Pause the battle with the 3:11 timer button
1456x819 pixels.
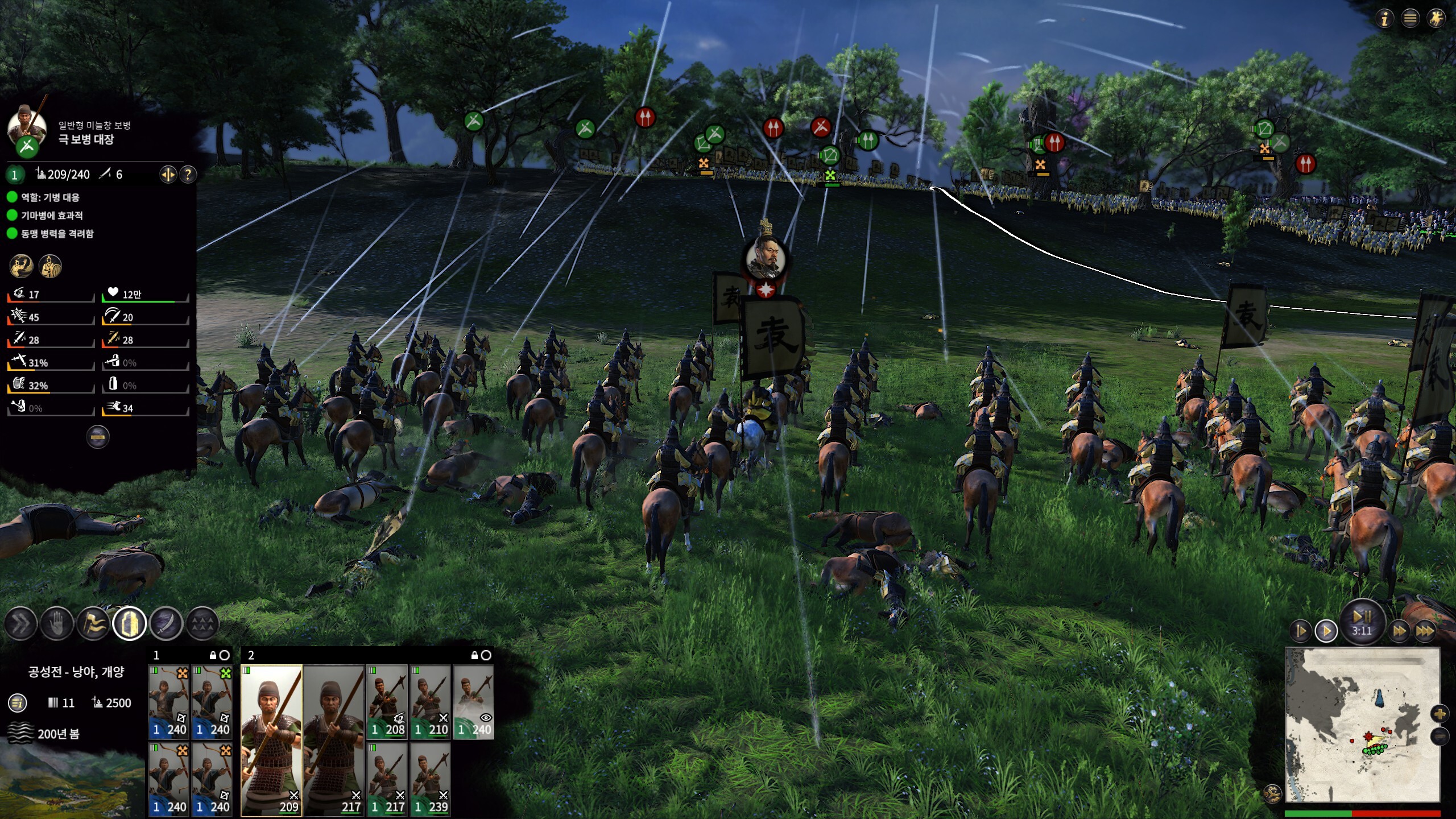tap(1362, 622)
